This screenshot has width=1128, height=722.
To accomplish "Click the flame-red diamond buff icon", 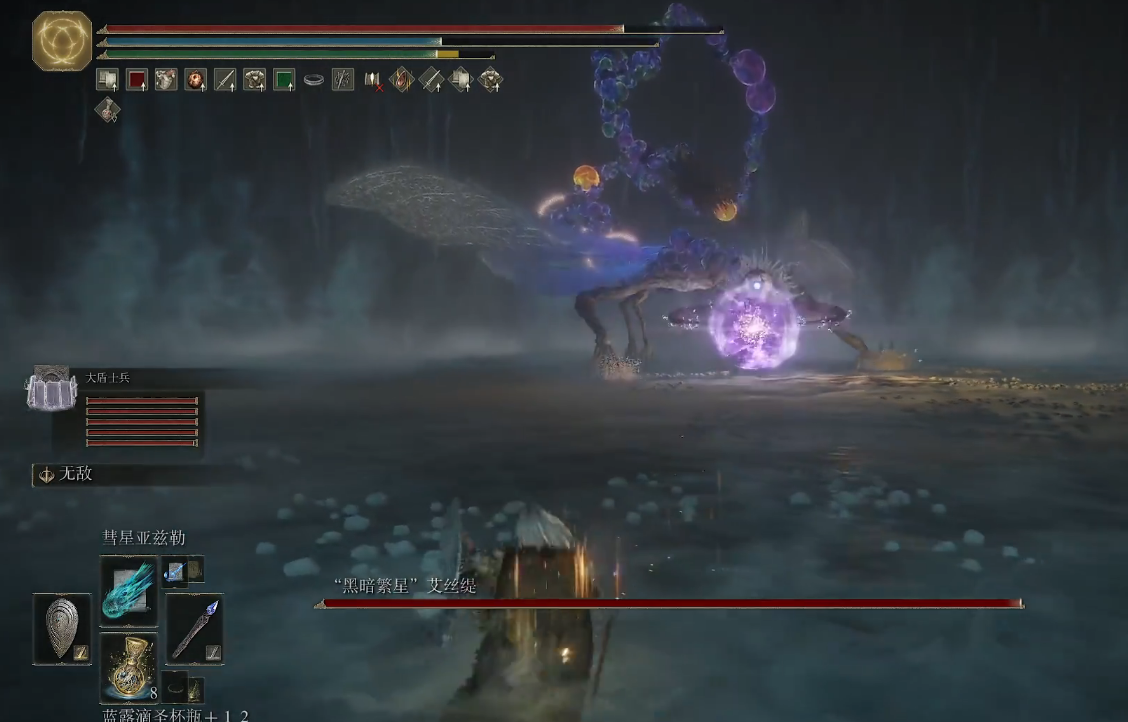I will [x=402, y=80].
